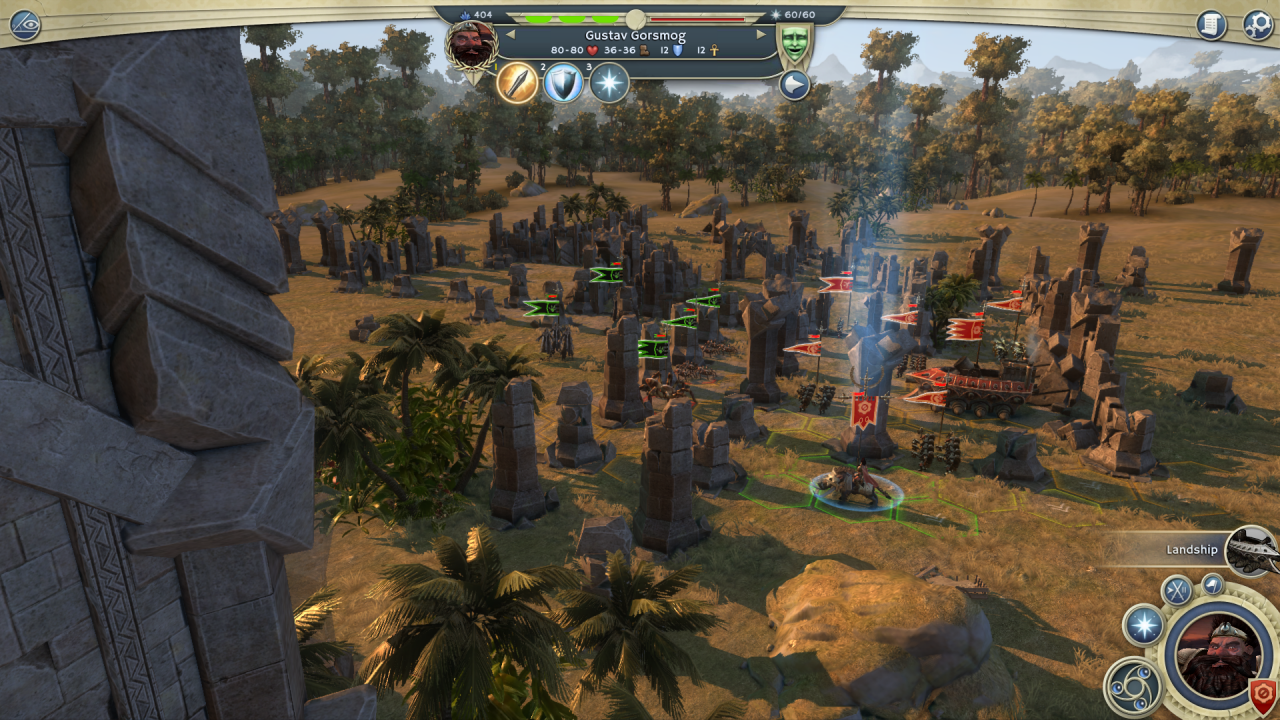End the unit's turn with arrow button
Viewport: 1280px width, 720px height.
(x=794, y=86)
